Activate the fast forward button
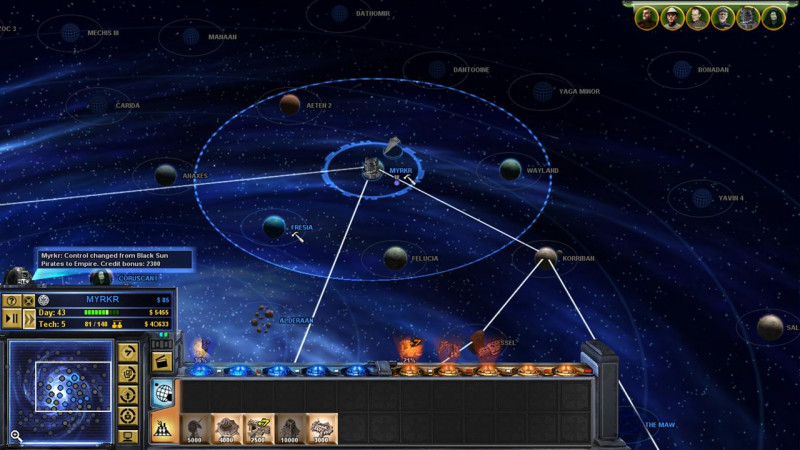This screenshot has width=800, height=450. coord(29,319)
